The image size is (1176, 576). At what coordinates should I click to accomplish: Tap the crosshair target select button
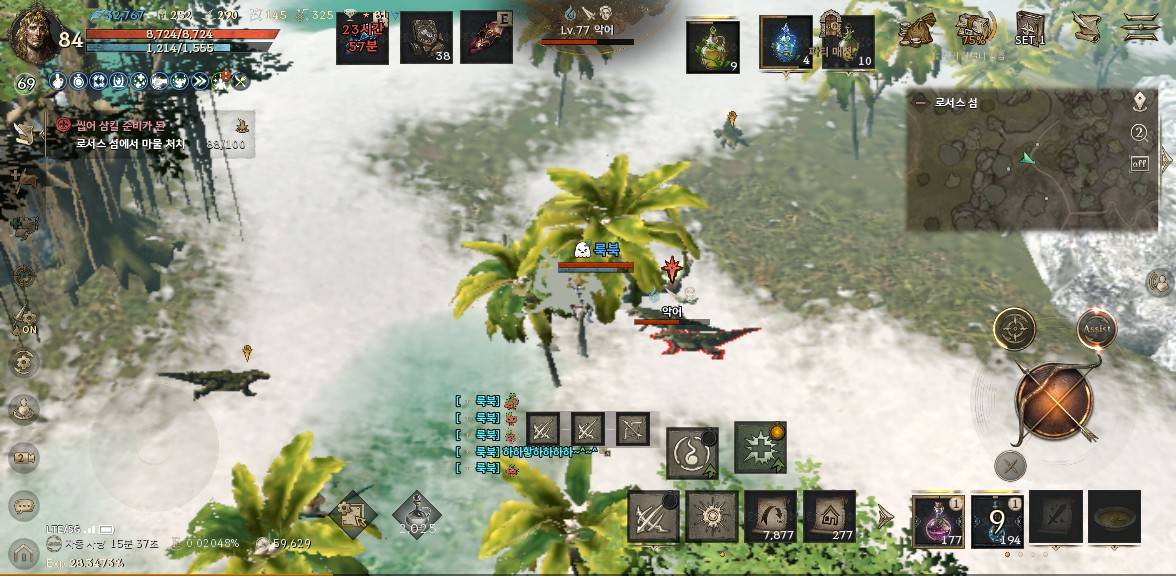[1014, 328]
